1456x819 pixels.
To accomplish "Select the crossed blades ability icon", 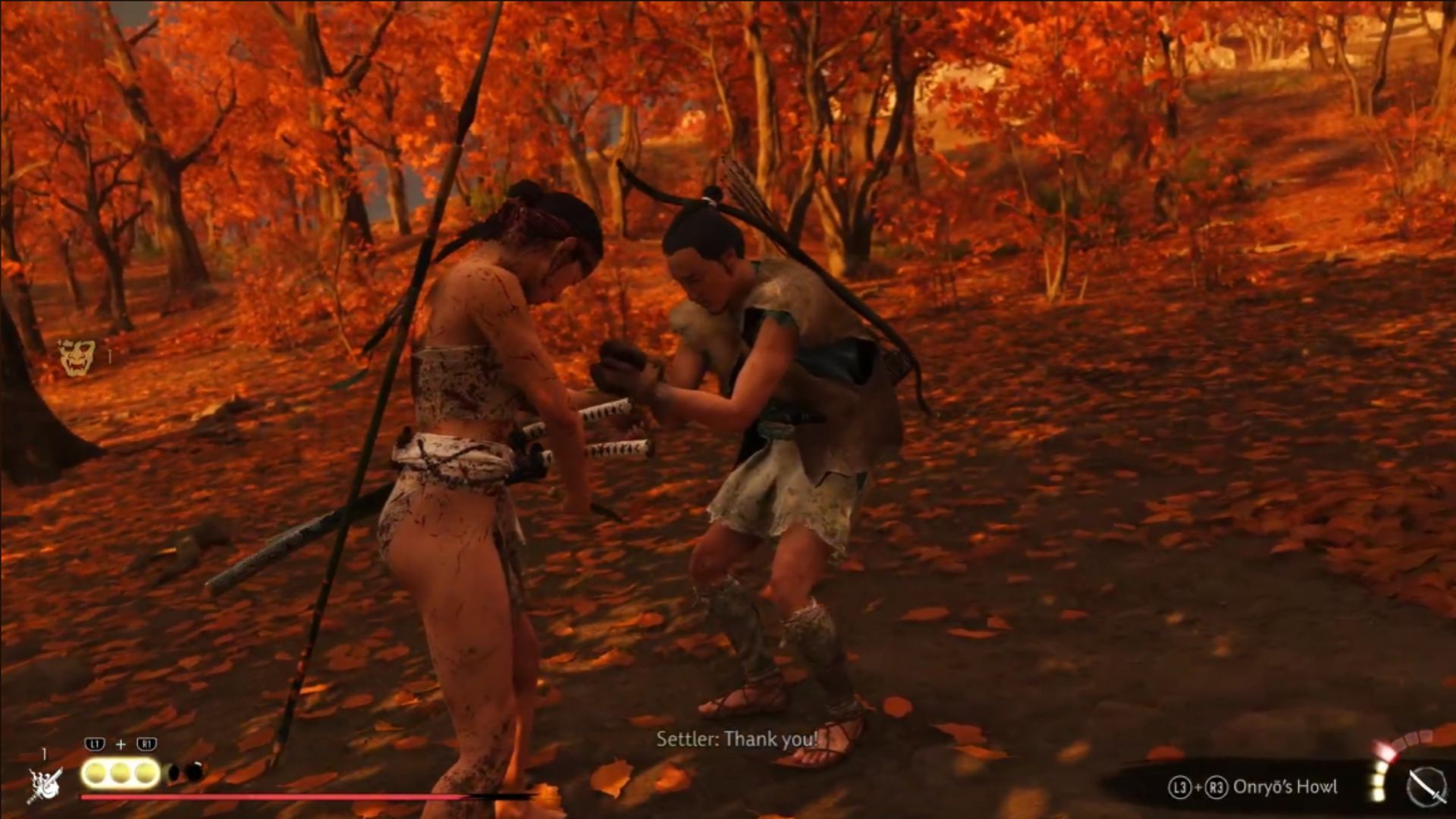I will click(45, 785).
